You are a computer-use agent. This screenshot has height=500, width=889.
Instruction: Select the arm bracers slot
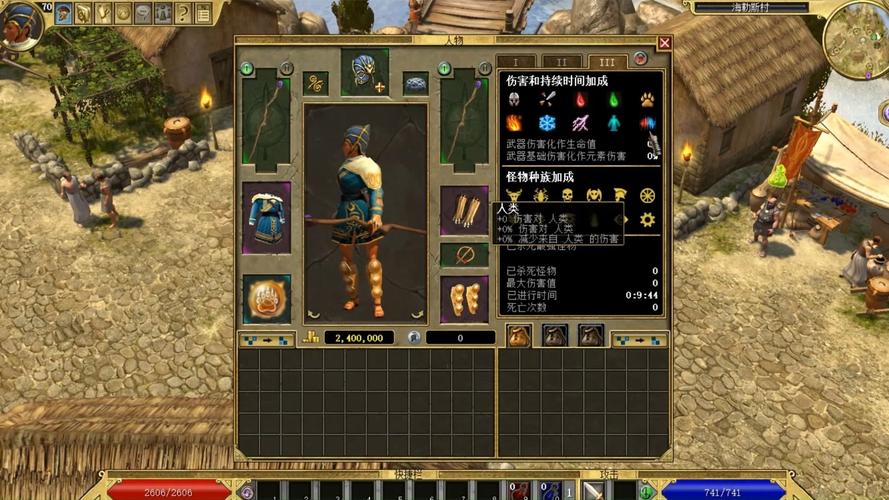pyautogui.click(x=464, y=211)
